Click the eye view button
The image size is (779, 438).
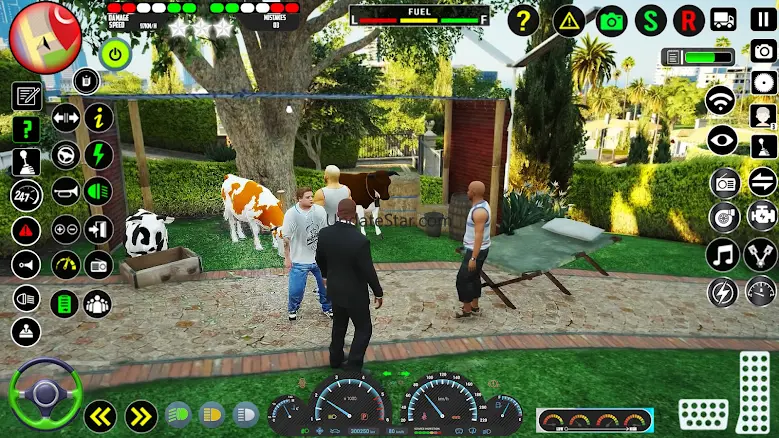coord(722,141)
